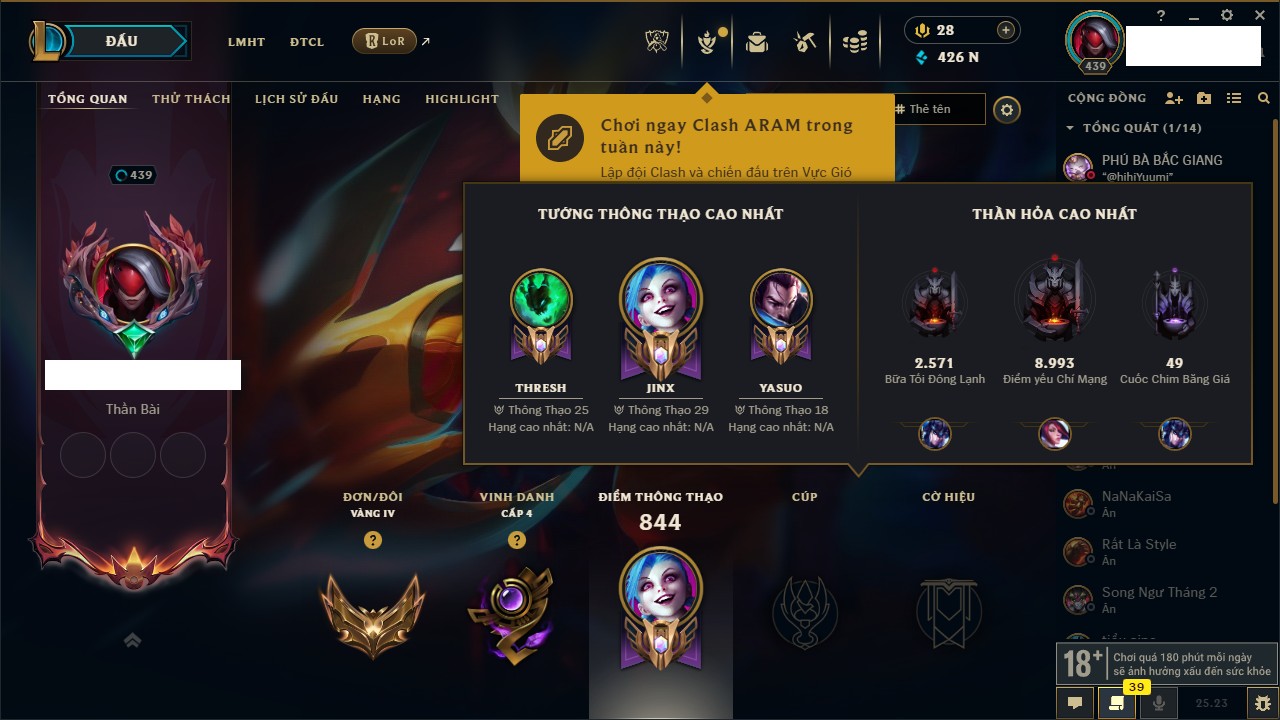1280x720 pixels.
Task: Close the game client window
Action: [x=1258, y=15]
